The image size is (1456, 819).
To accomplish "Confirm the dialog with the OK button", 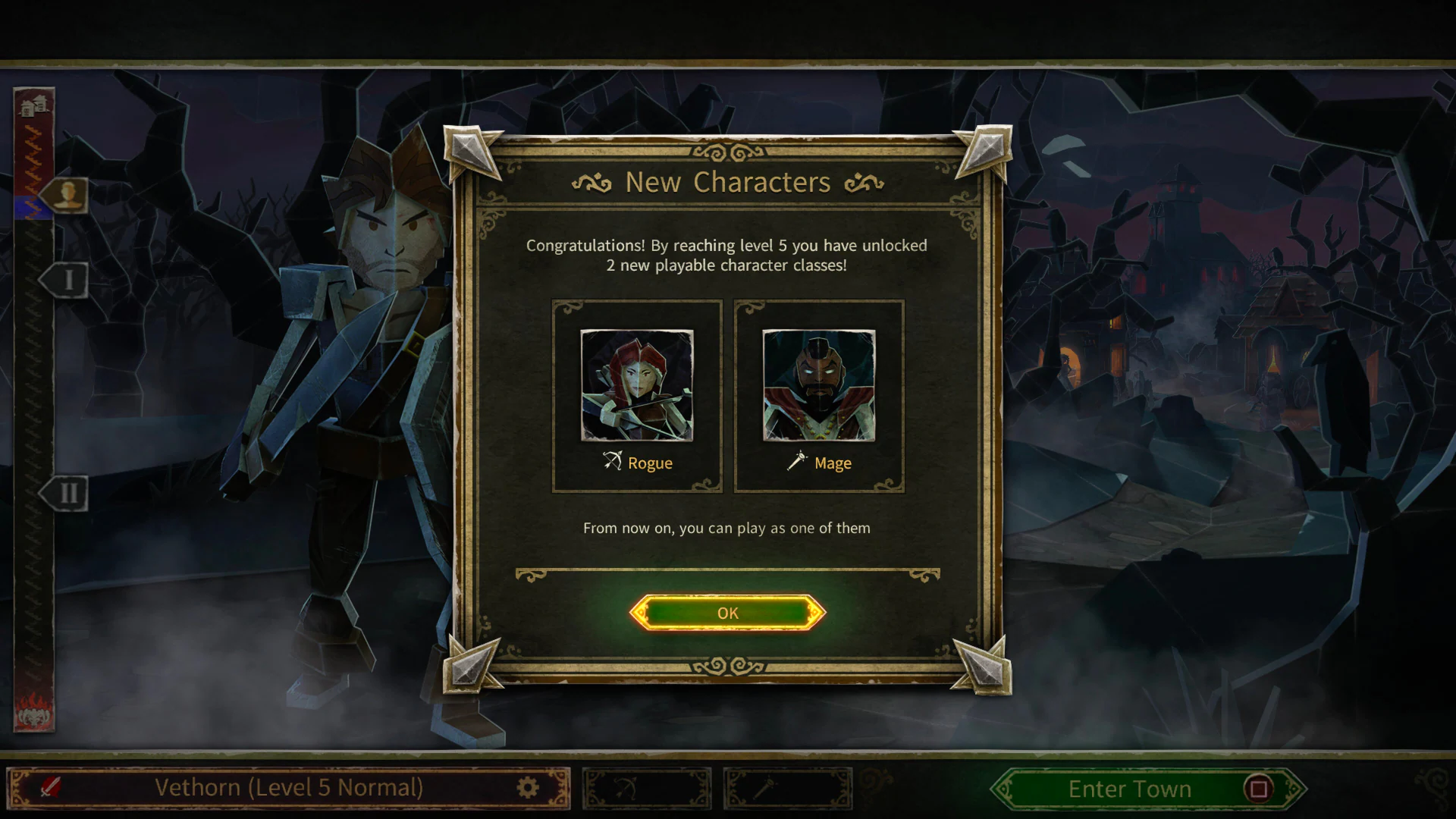I will coord(726,613).
